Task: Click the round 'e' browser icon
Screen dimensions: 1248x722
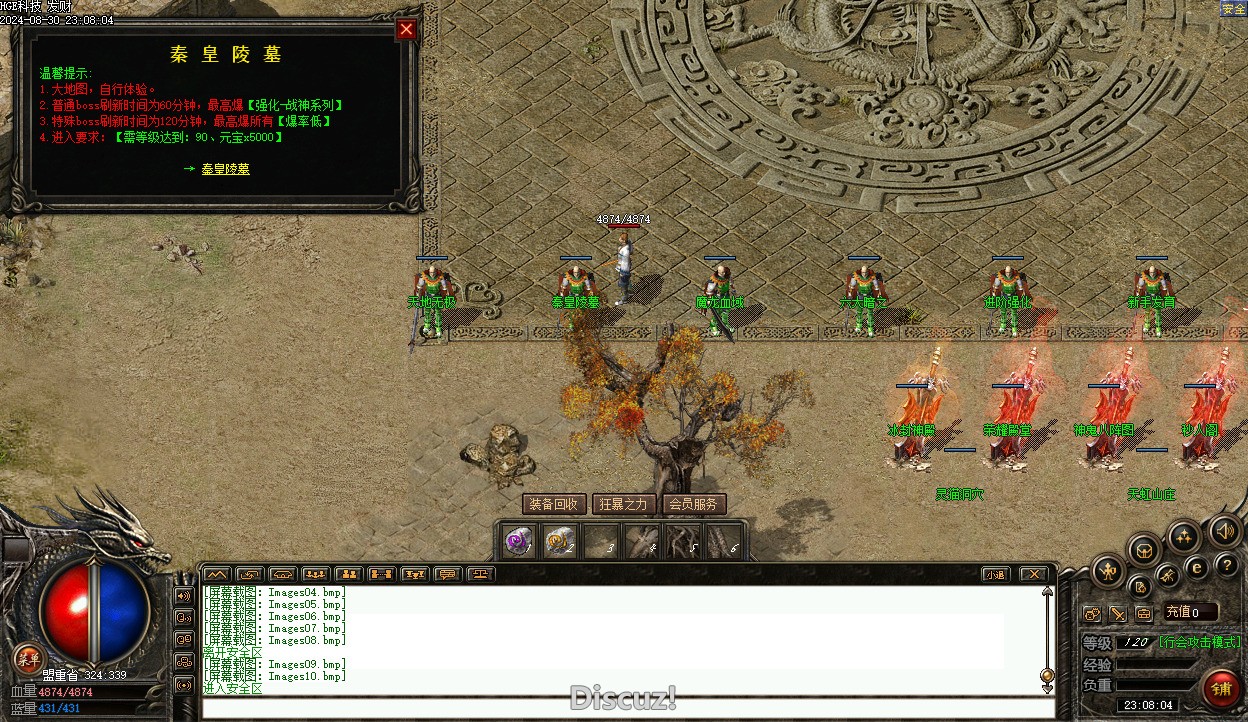Action: point(1196,567)
